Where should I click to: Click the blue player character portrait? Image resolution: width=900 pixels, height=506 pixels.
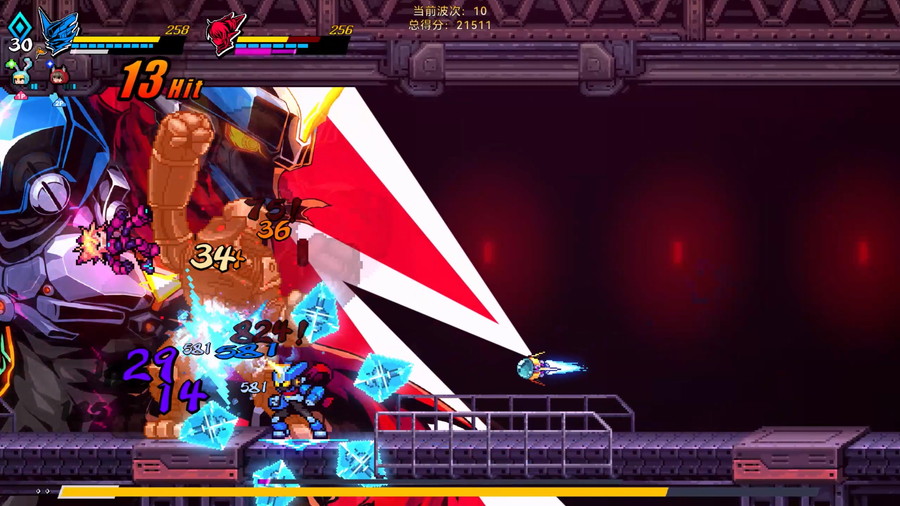pos(57,30)
